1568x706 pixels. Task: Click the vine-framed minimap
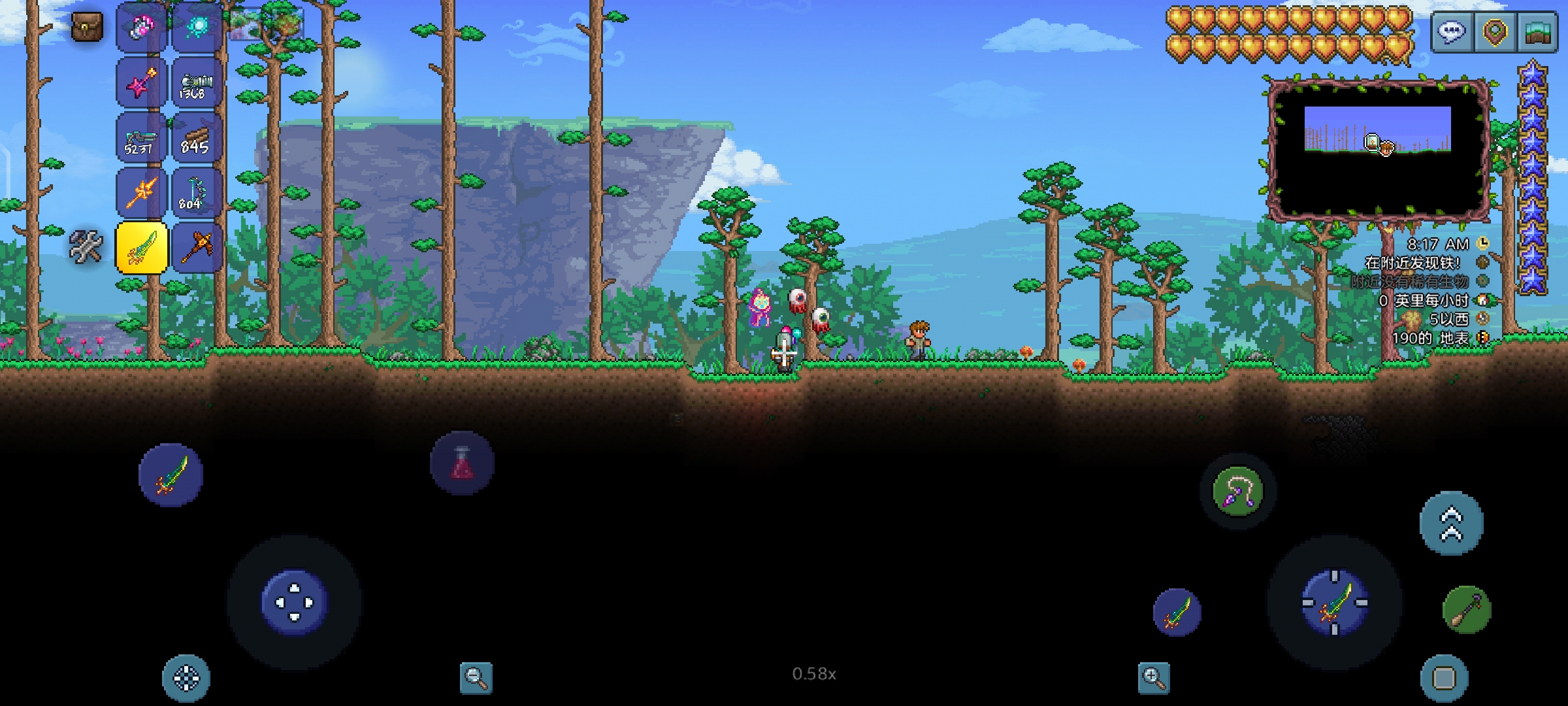[x=1378, y=150]
